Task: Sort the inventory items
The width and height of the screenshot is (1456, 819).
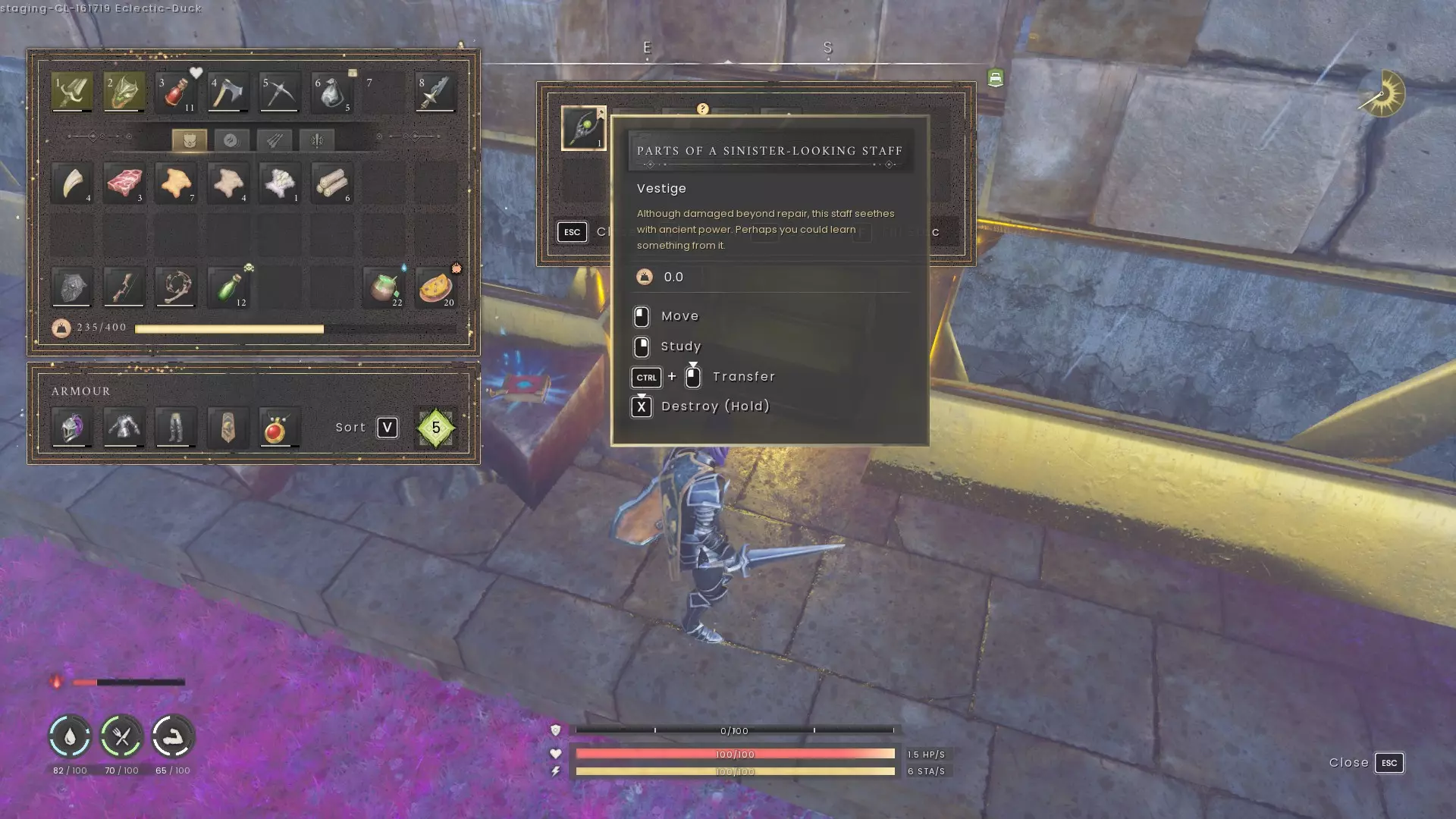Action: point(387,428)
